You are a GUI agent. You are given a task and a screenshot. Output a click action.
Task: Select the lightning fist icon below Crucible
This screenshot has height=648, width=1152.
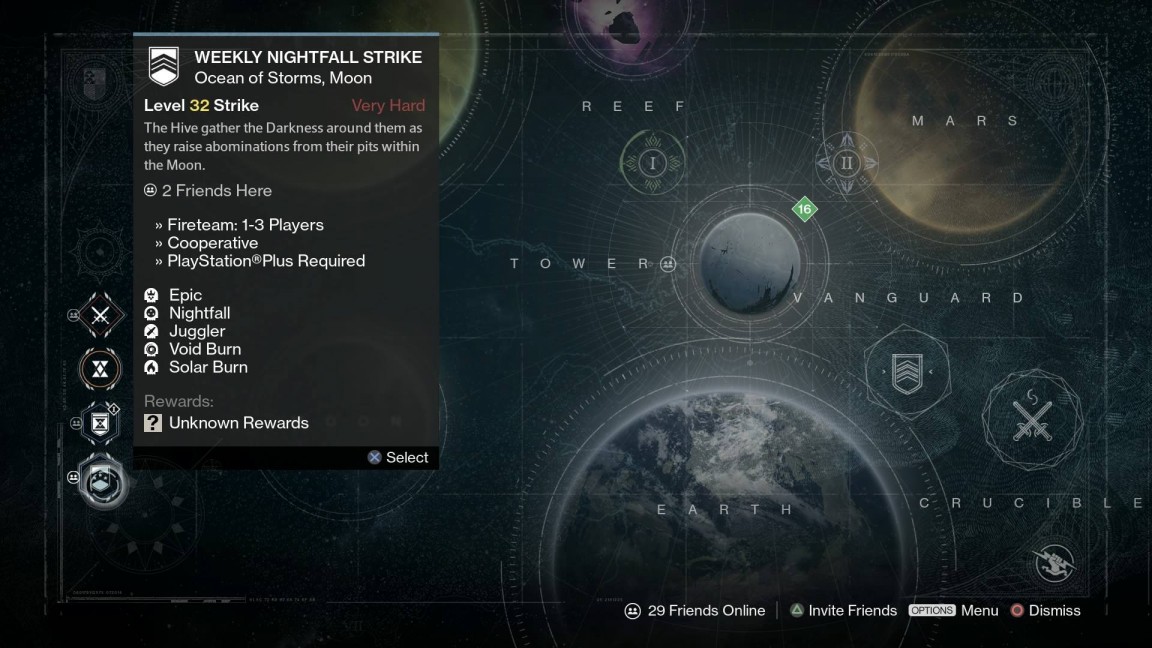(x=1056, y=563)
